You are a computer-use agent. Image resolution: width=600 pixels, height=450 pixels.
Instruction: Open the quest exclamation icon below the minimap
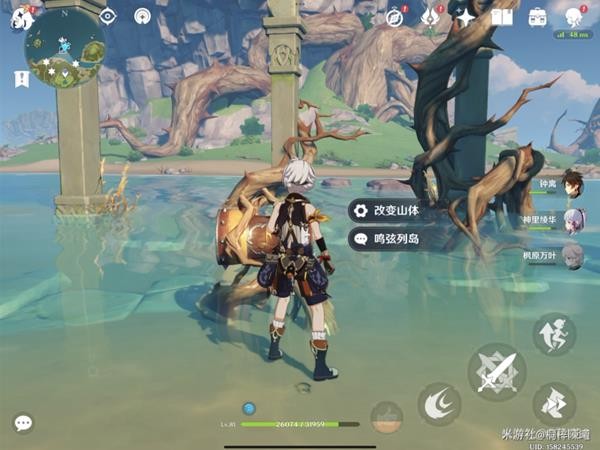point(21,78)
